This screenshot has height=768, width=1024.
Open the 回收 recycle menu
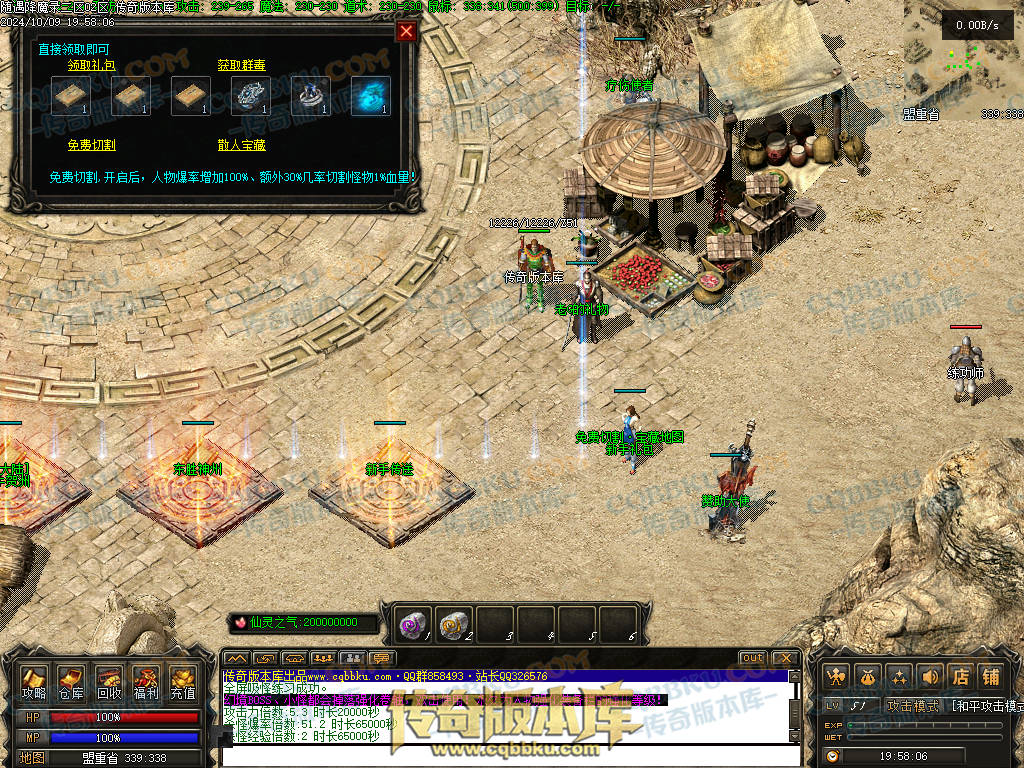(109, 684)
